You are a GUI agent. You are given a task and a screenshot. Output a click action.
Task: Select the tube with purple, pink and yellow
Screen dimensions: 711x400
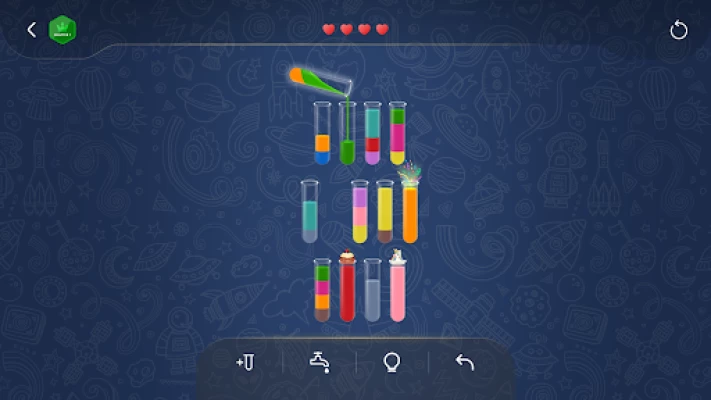(x=360, y=212)
